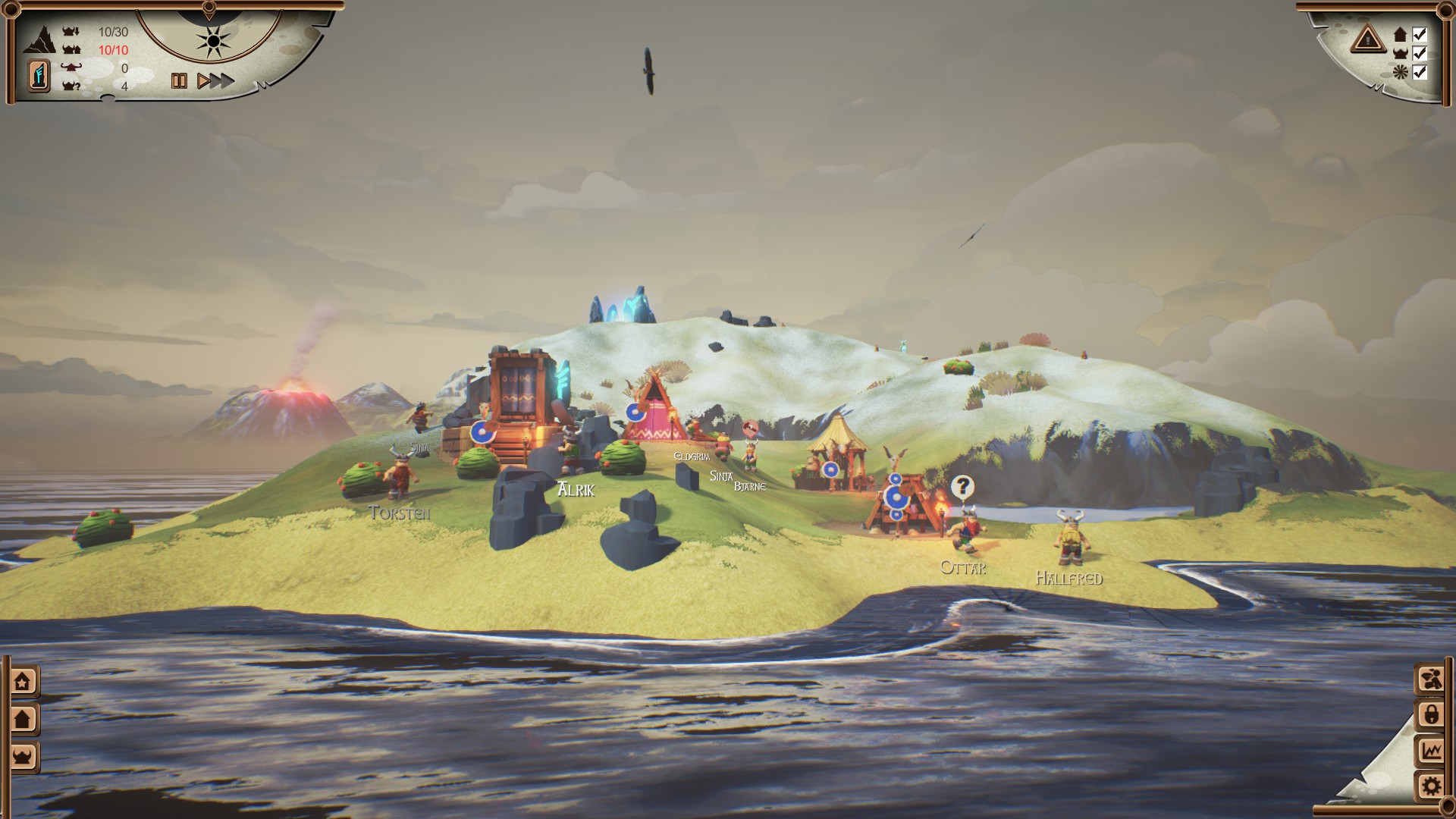Toggle the sunburst notification checkbox
Viewport: 1456px width, 819px height.
(x=1420, y=72)
